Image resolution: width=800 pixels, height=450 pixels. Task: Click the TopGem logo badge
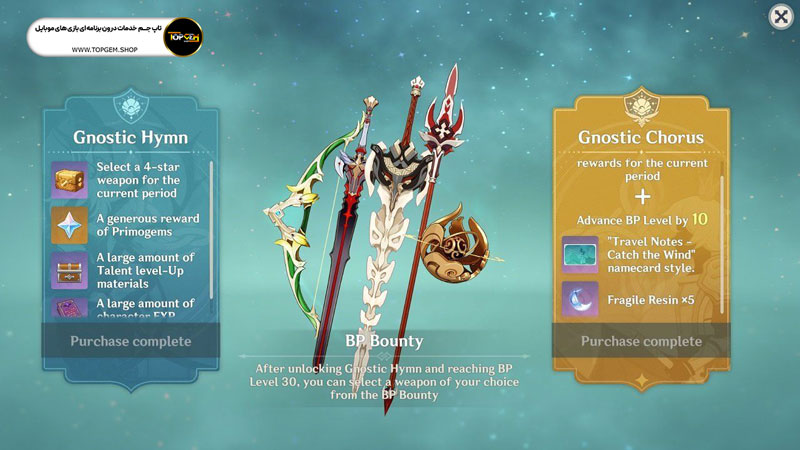tap(183, 37)
